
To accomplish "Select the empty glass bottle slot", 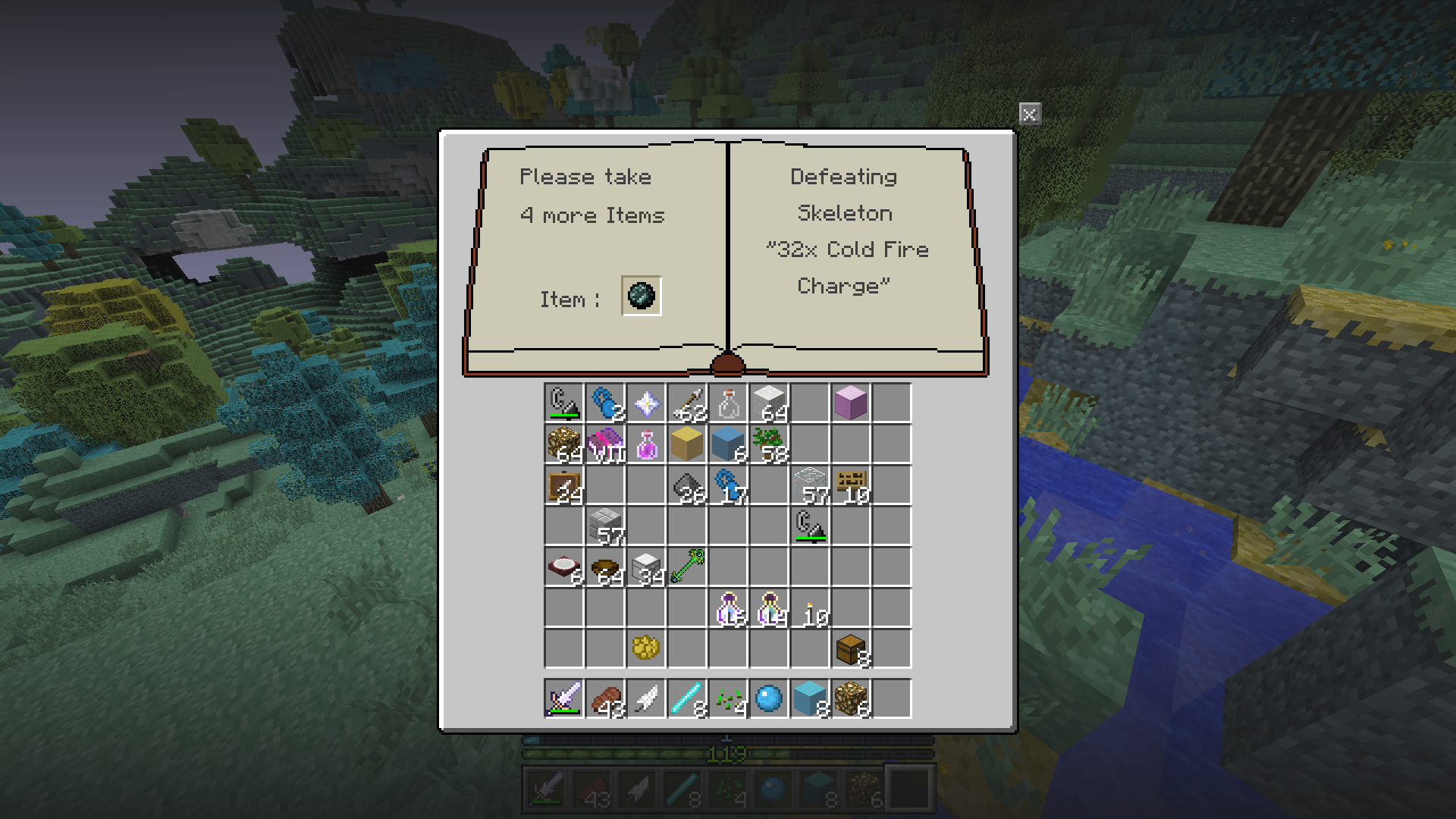I will point(728,403).
